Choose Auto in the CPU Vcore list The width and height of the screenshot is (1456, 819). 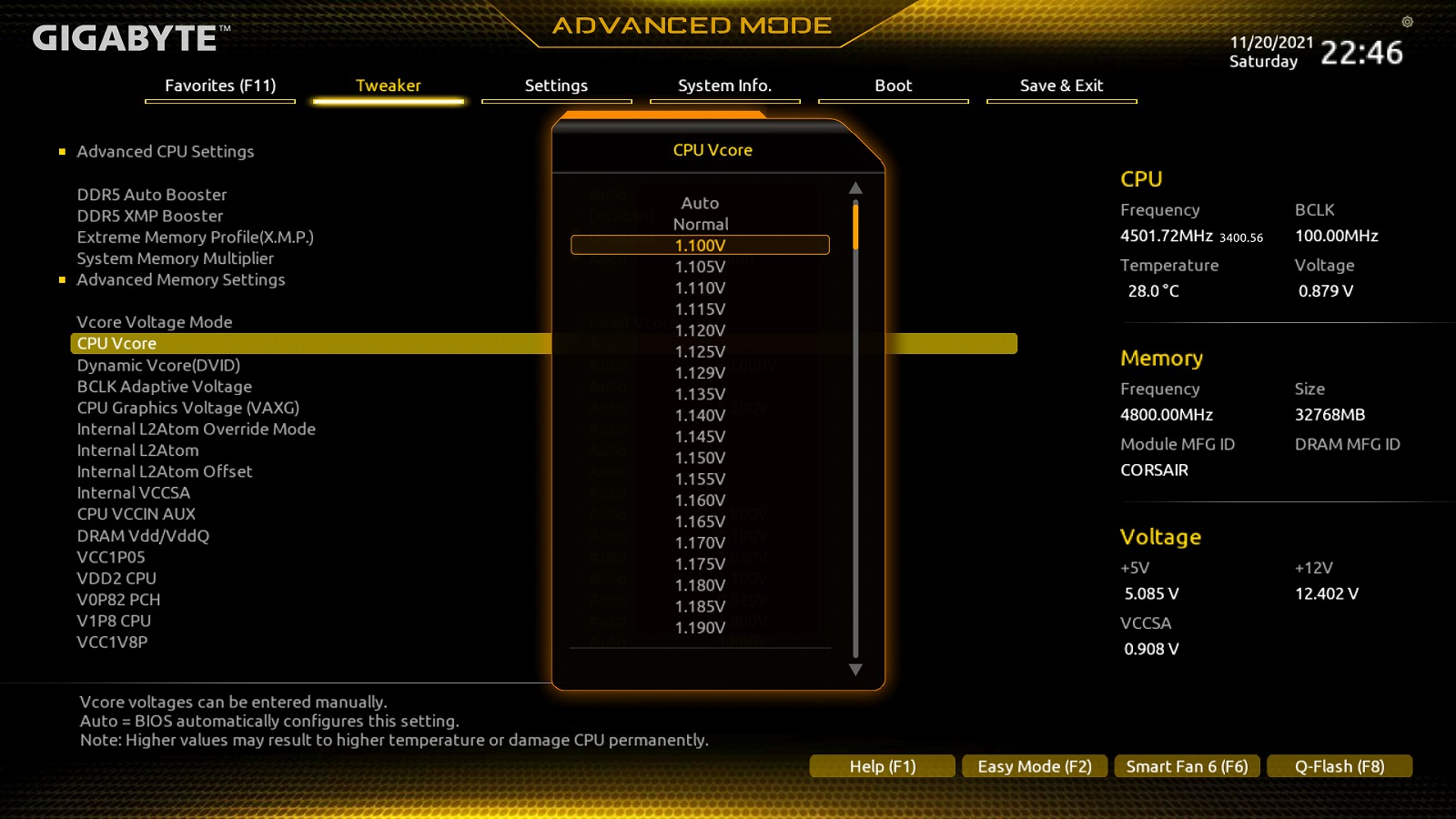pyautogui.click(x=700, y=203)
